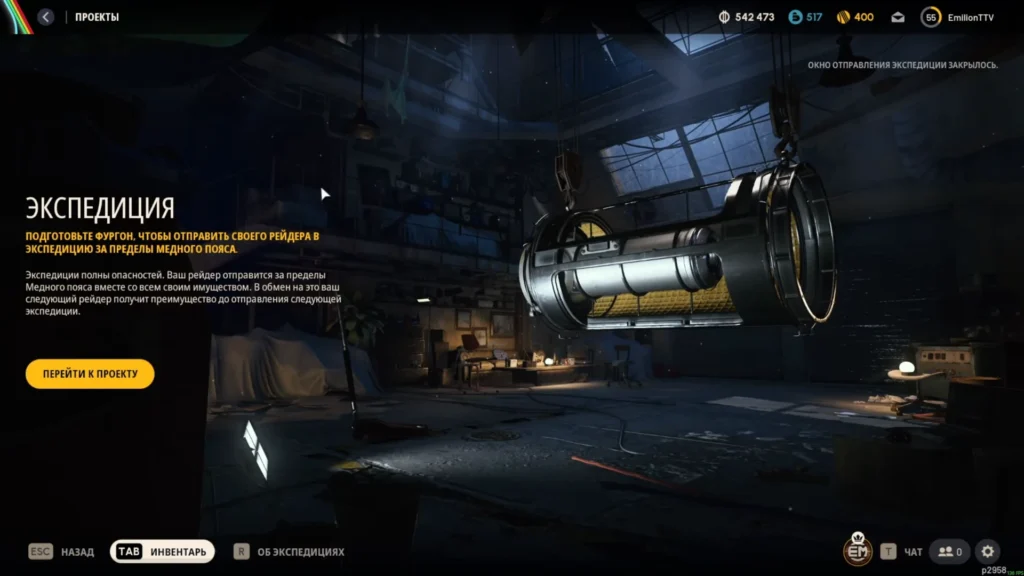Open the mail envelope icon
The height and width of the screenshot is (576, 1024).
(898, 17)
